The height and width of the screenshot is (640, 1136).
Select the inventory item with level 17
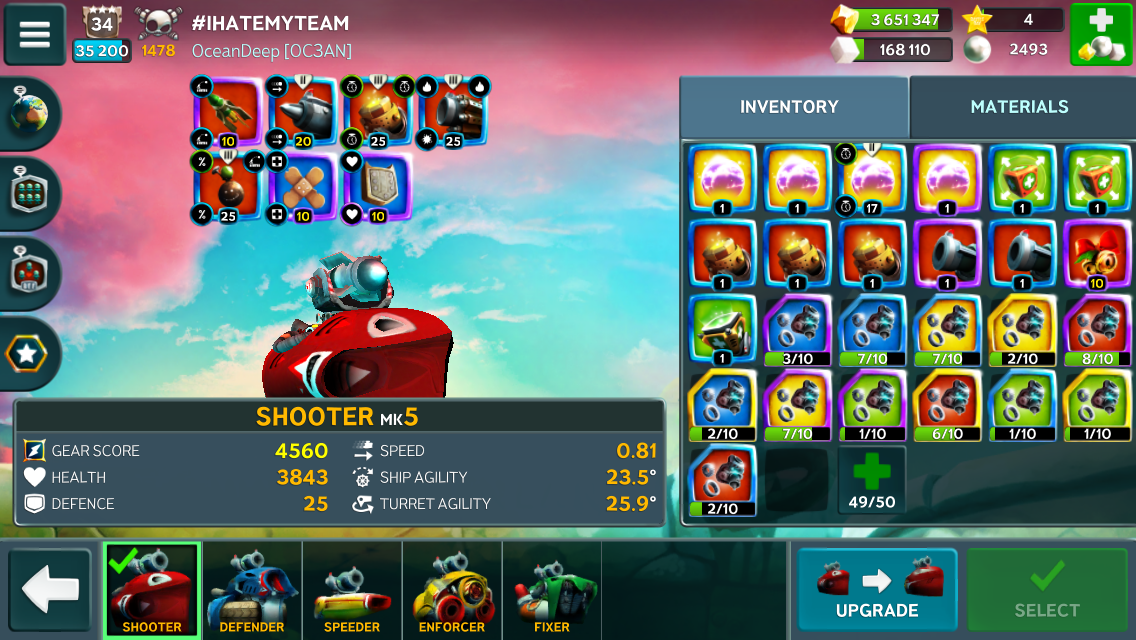(871, 180)
